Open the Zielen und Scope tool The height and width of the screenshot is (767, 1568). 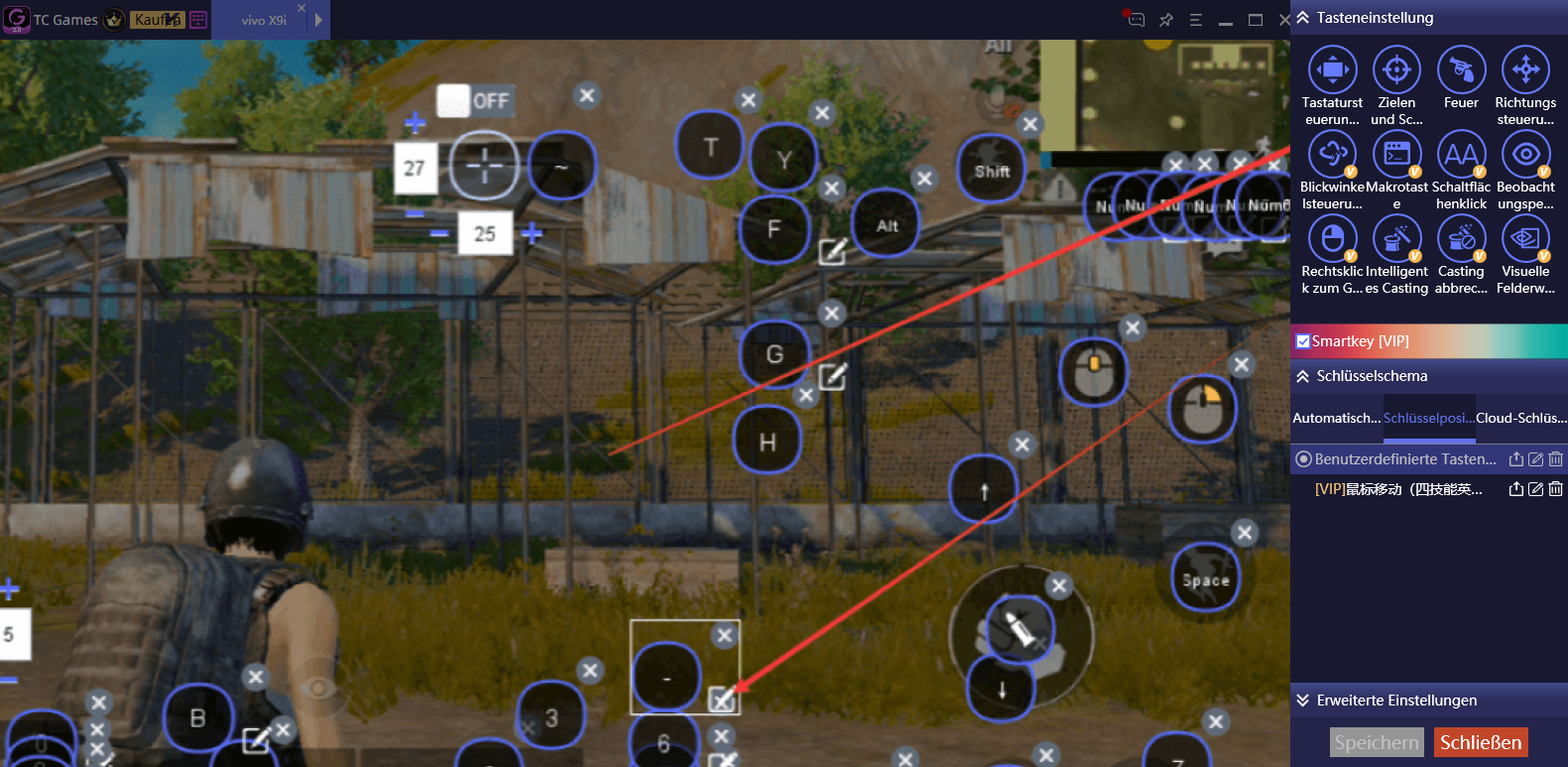[1396, 71]
